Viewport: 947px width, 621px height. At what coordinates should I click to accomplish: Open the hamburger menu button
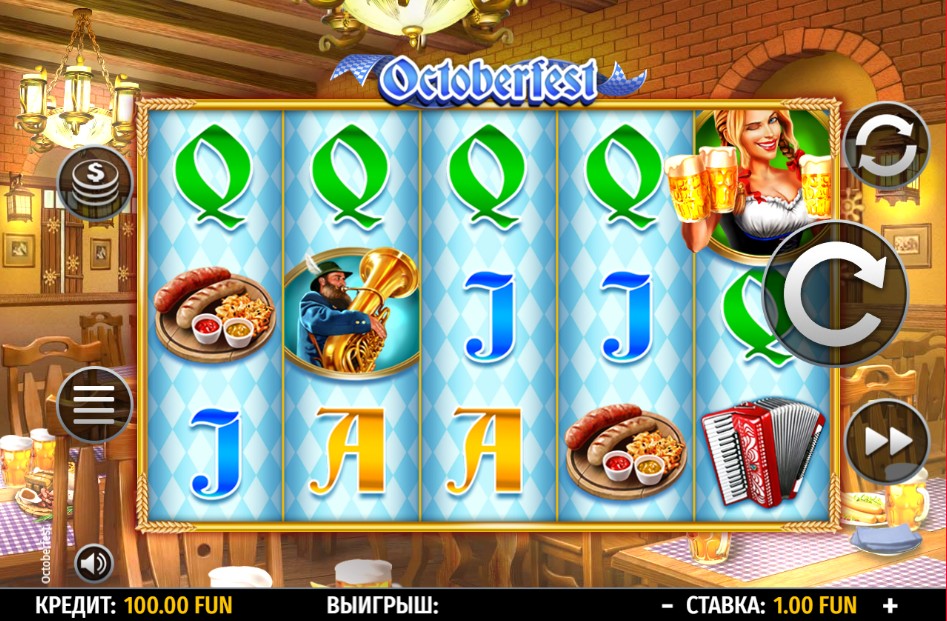point(95,405)
